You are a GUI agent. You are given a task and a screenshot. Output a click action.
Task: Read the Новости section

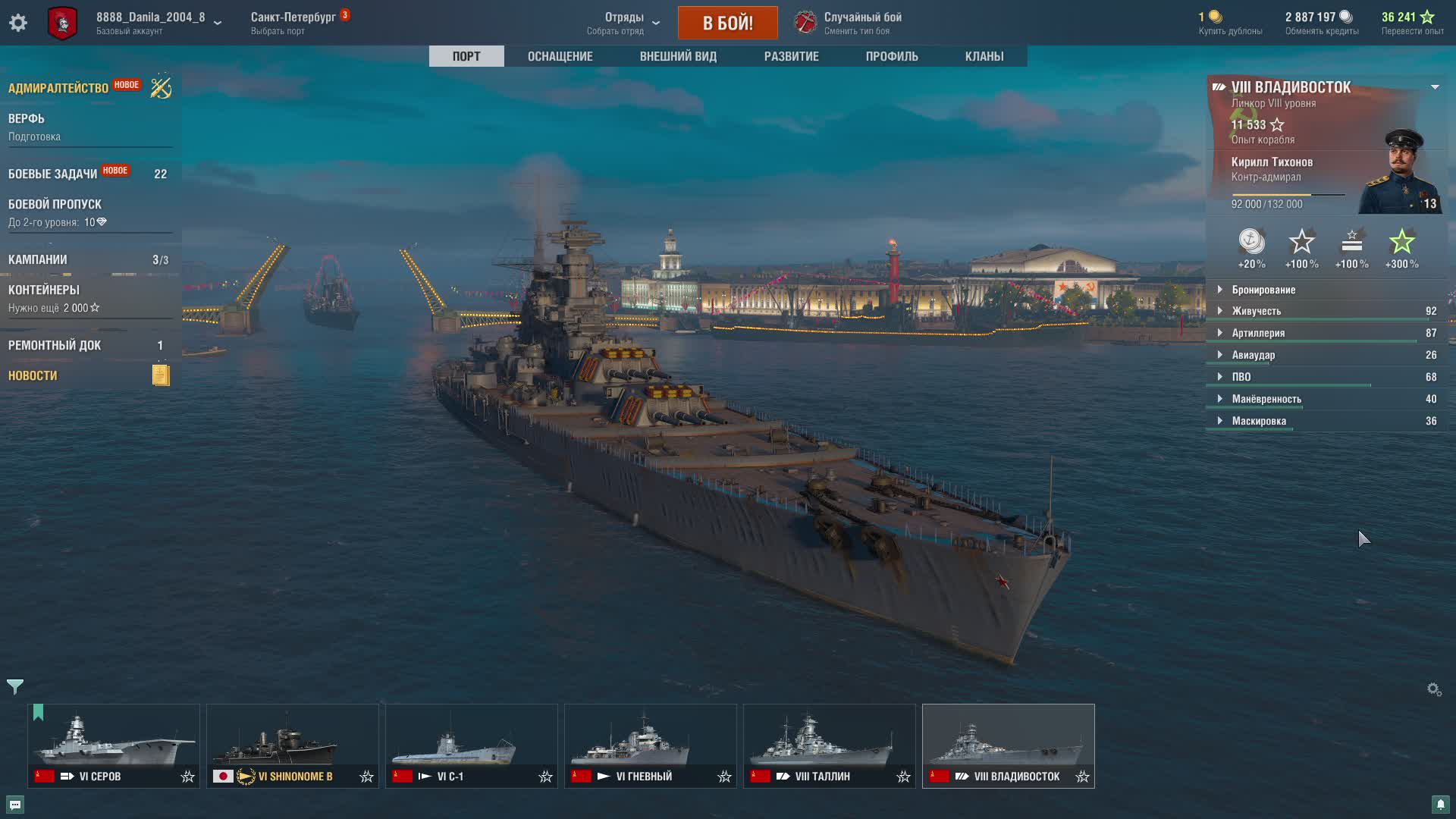(33, 375)
